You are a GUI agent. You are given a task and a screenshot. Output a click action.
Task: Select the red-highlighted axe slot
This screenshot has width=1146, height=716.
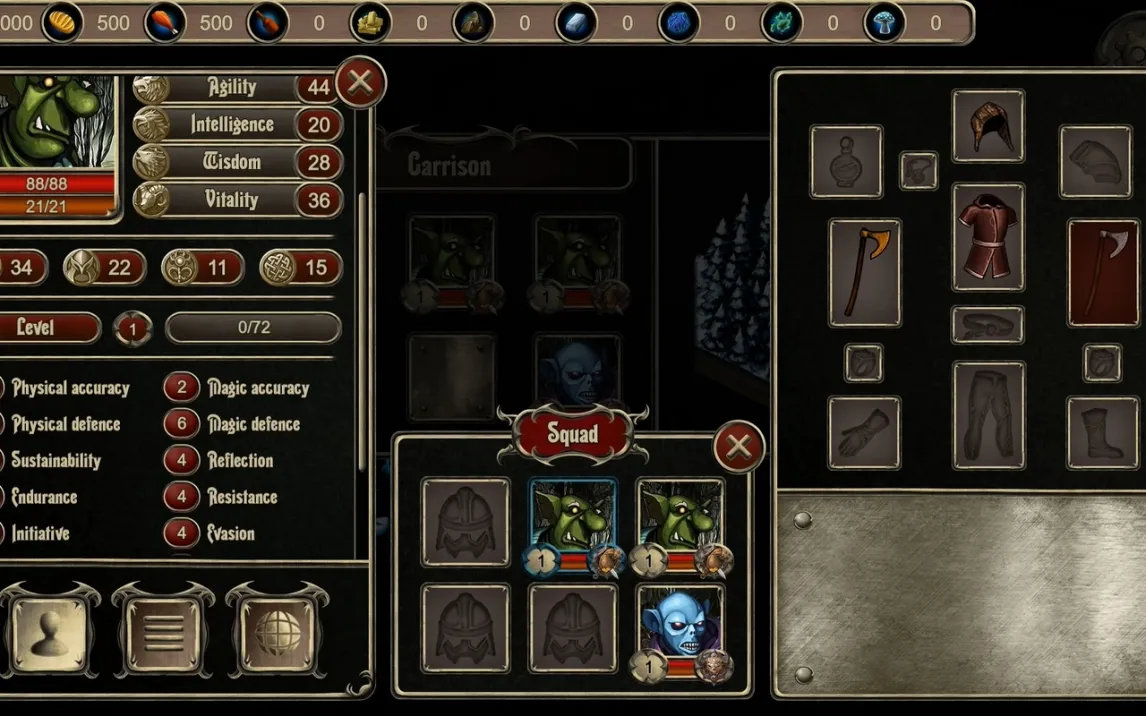click(1103, 273)
